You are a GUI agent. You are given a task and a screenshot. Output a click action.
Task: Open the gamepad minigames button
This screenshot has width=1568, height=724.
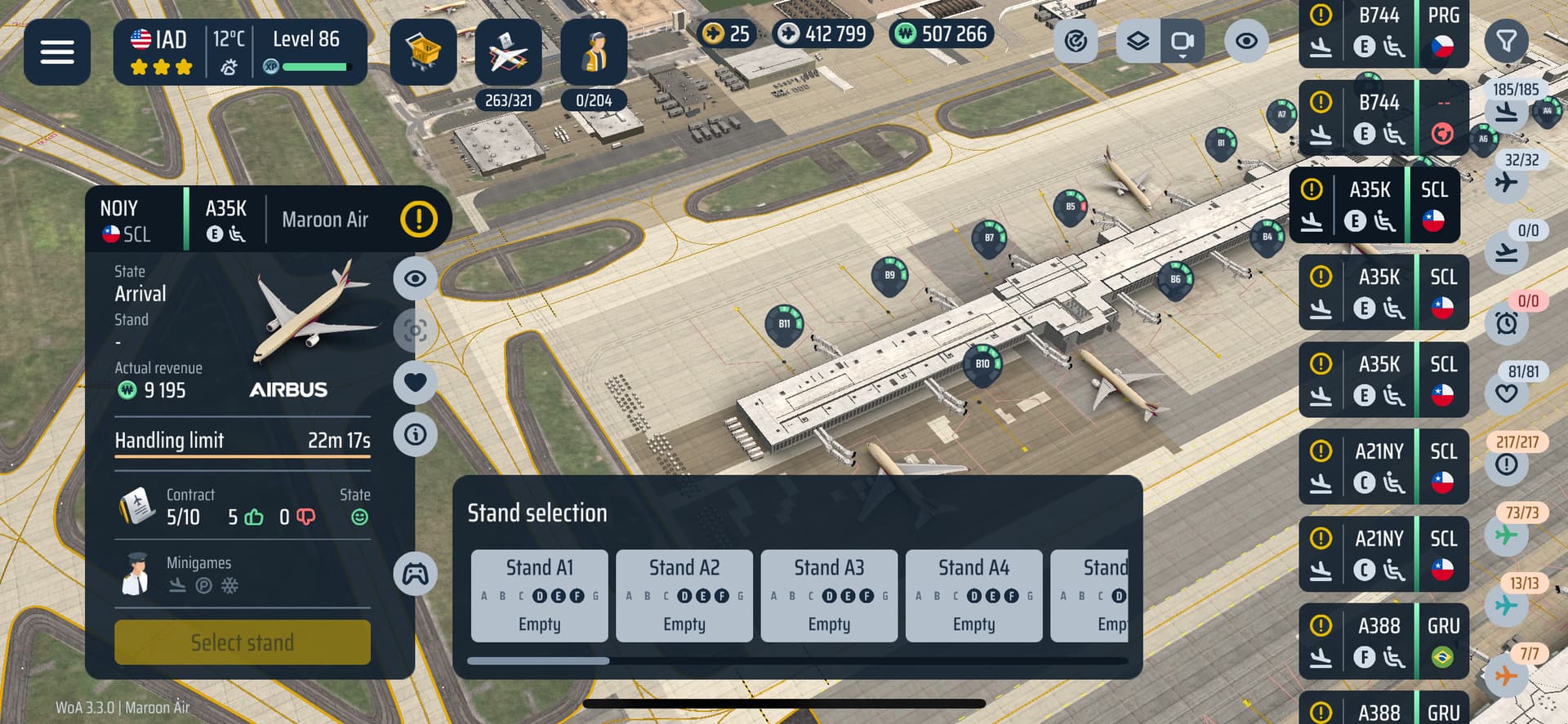point(416,574)
